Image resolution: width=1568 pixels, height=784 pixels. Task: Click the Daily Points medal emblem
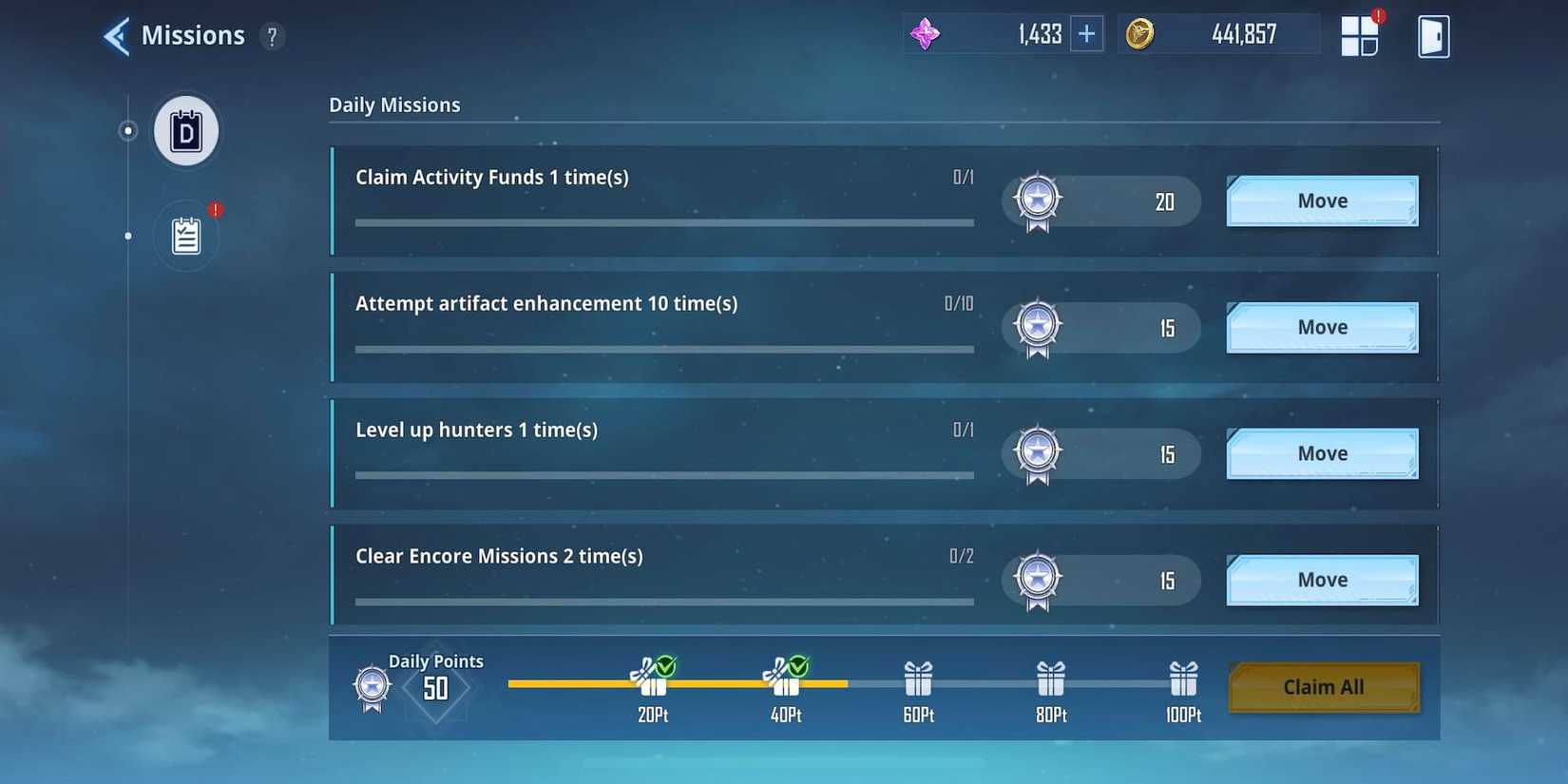[x=370, y=685]
